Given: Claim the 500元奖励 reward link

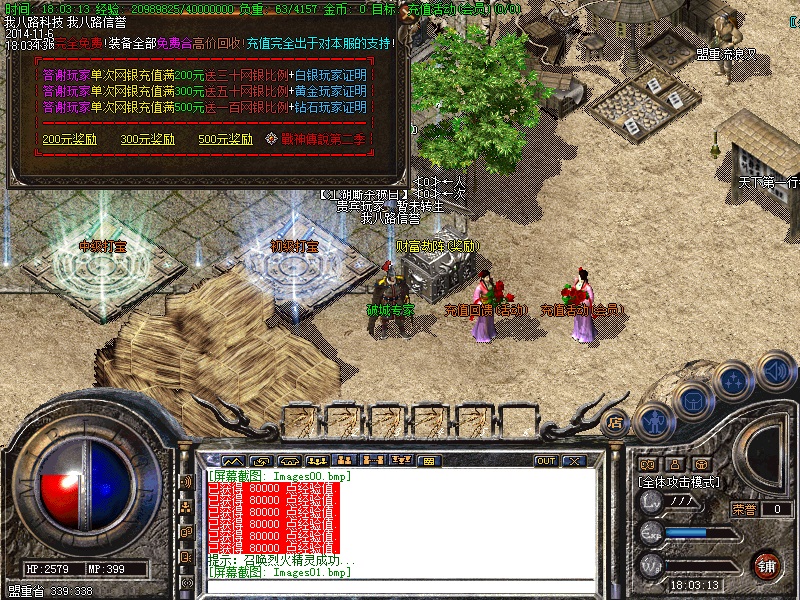Looking at the screenshot, I should point(226,139).
